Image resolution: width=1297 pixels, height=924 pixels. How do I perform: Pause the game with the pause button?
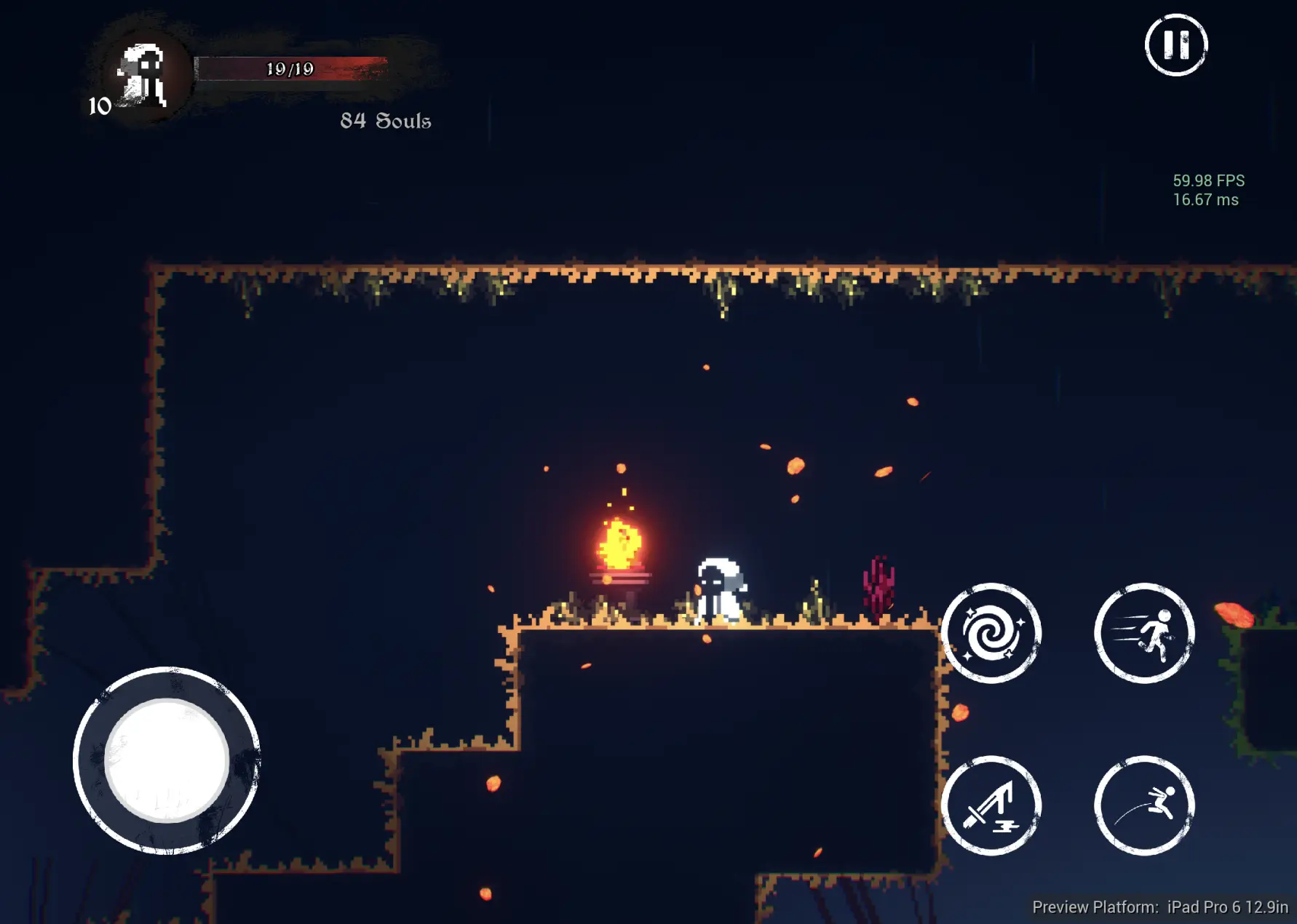click(1175, 44)
